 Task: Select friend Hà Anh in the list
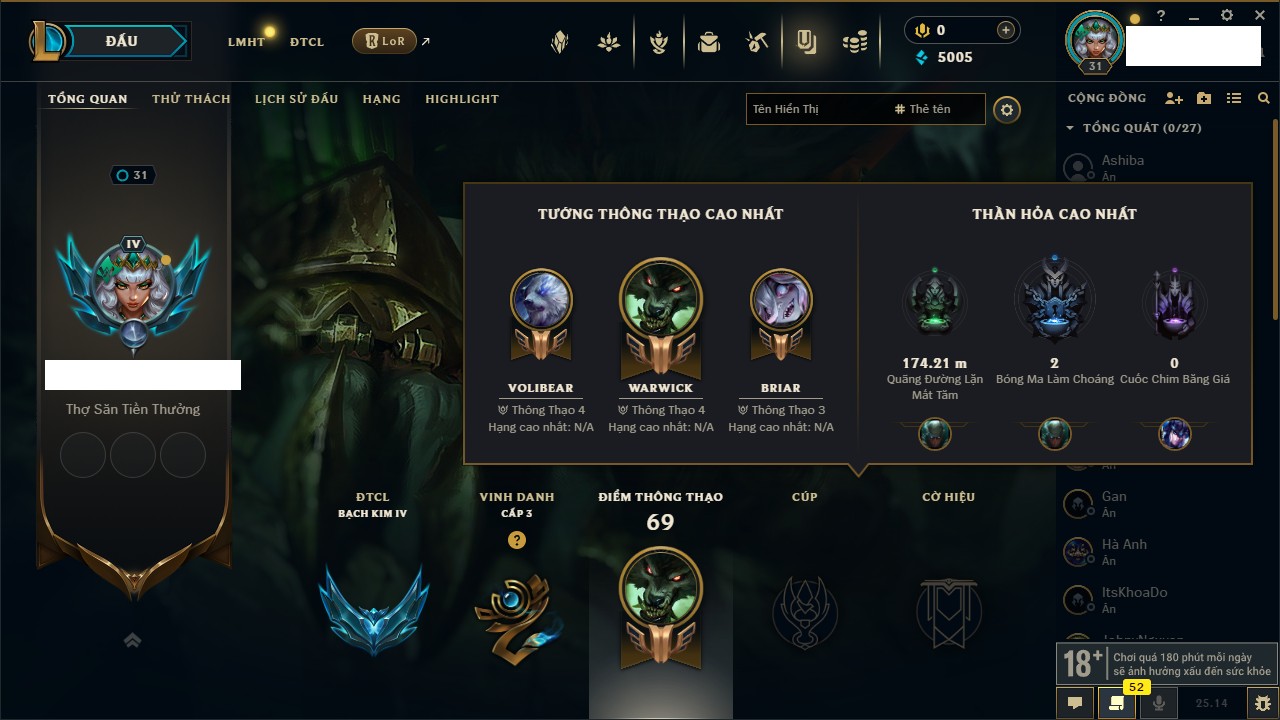tap(1124, 545)
